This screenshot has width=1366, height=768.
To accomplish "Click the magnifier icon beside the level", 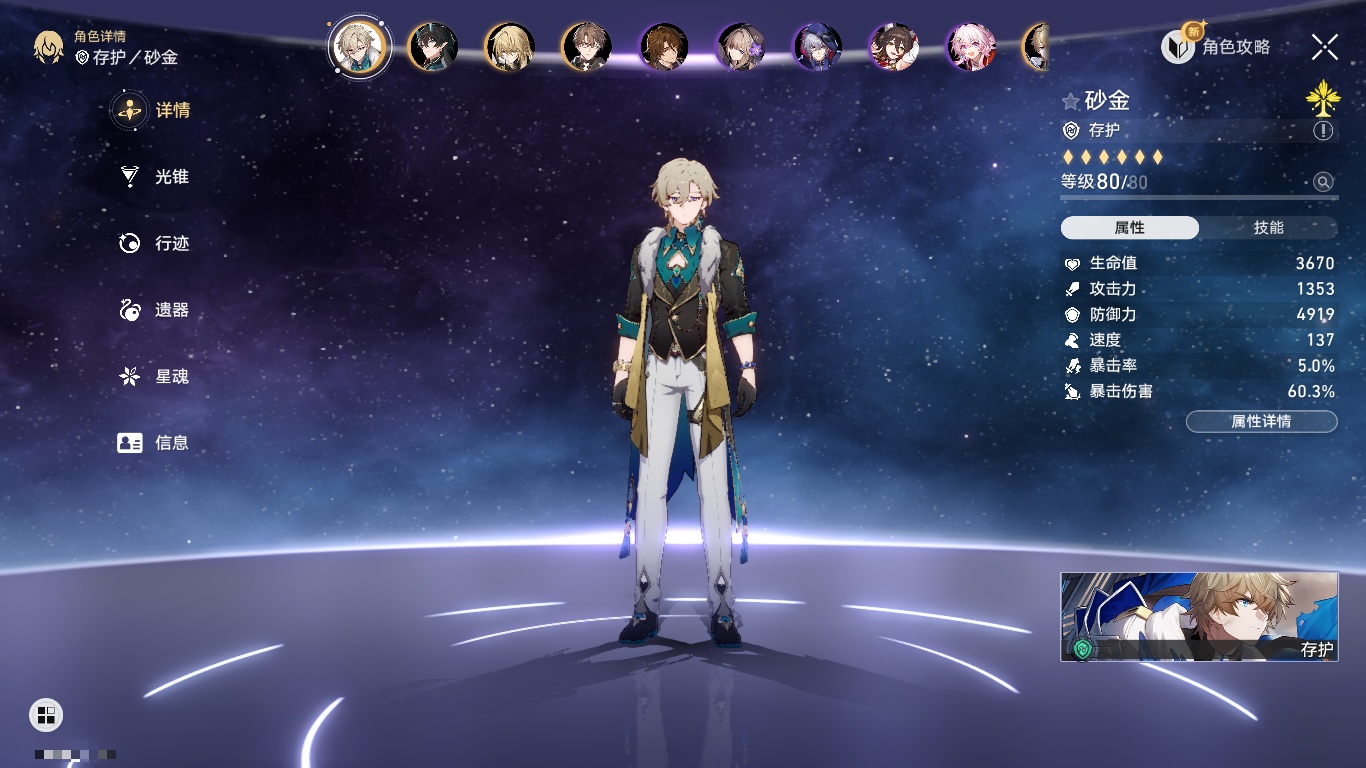I will 1323,182.
